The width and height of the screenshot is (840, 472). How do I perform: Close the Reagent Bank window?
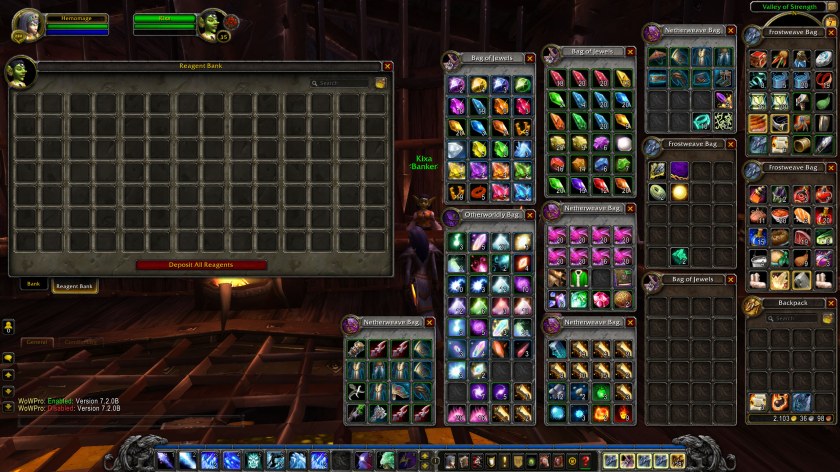pos(387,66)
